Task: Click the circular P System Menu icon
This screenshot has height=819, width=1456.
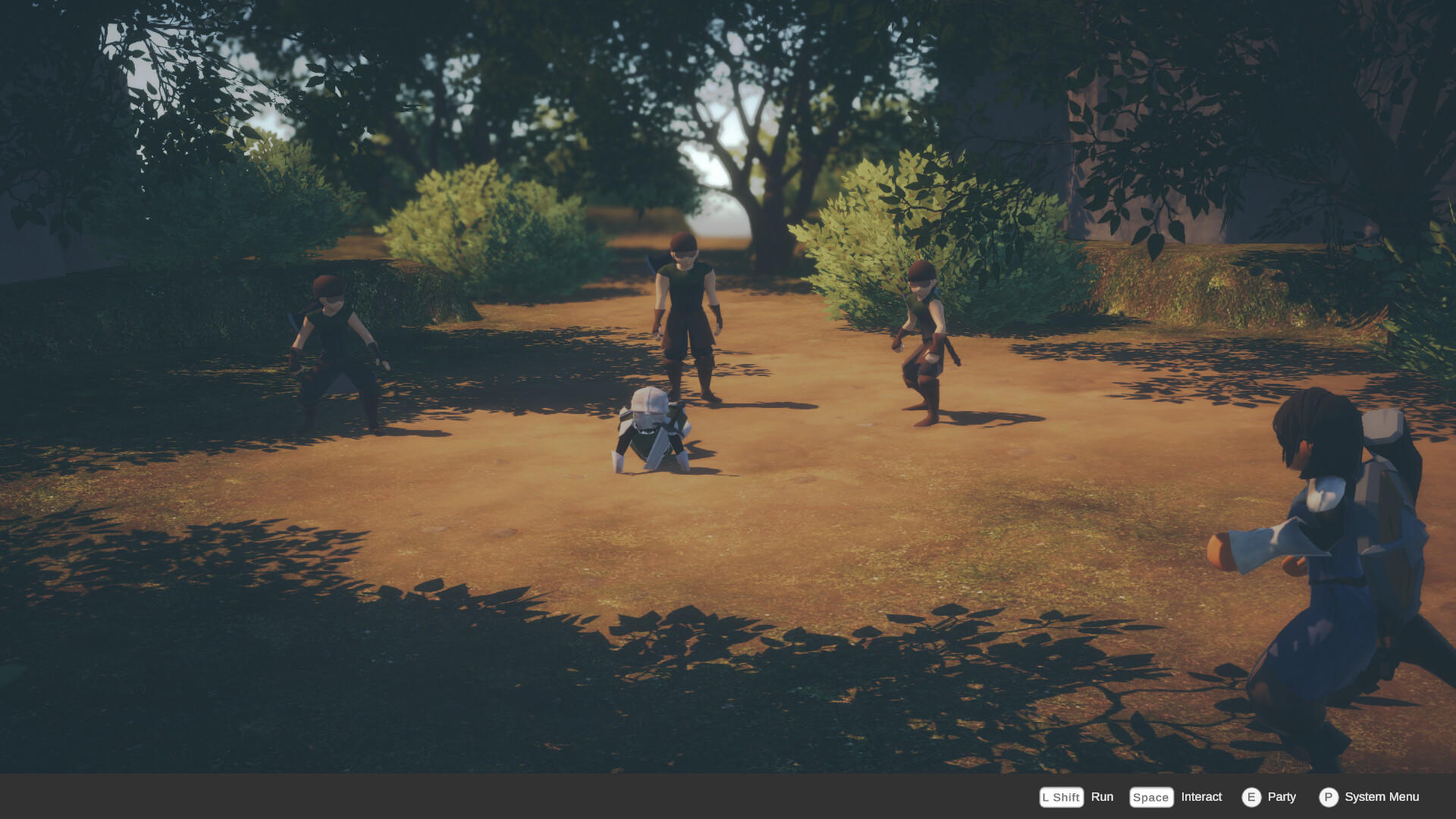Action: (x=1329, y=797)
